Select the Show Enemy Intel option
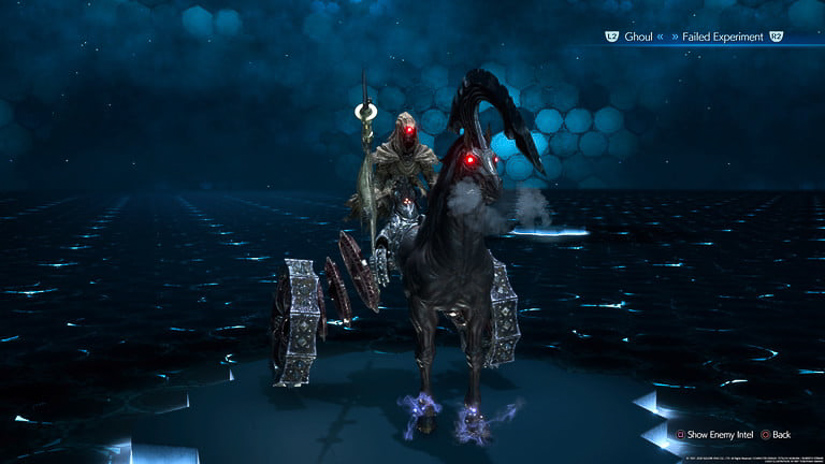This screenshot has width=825, height=464. pyautogui.click(x=717, y=435)
